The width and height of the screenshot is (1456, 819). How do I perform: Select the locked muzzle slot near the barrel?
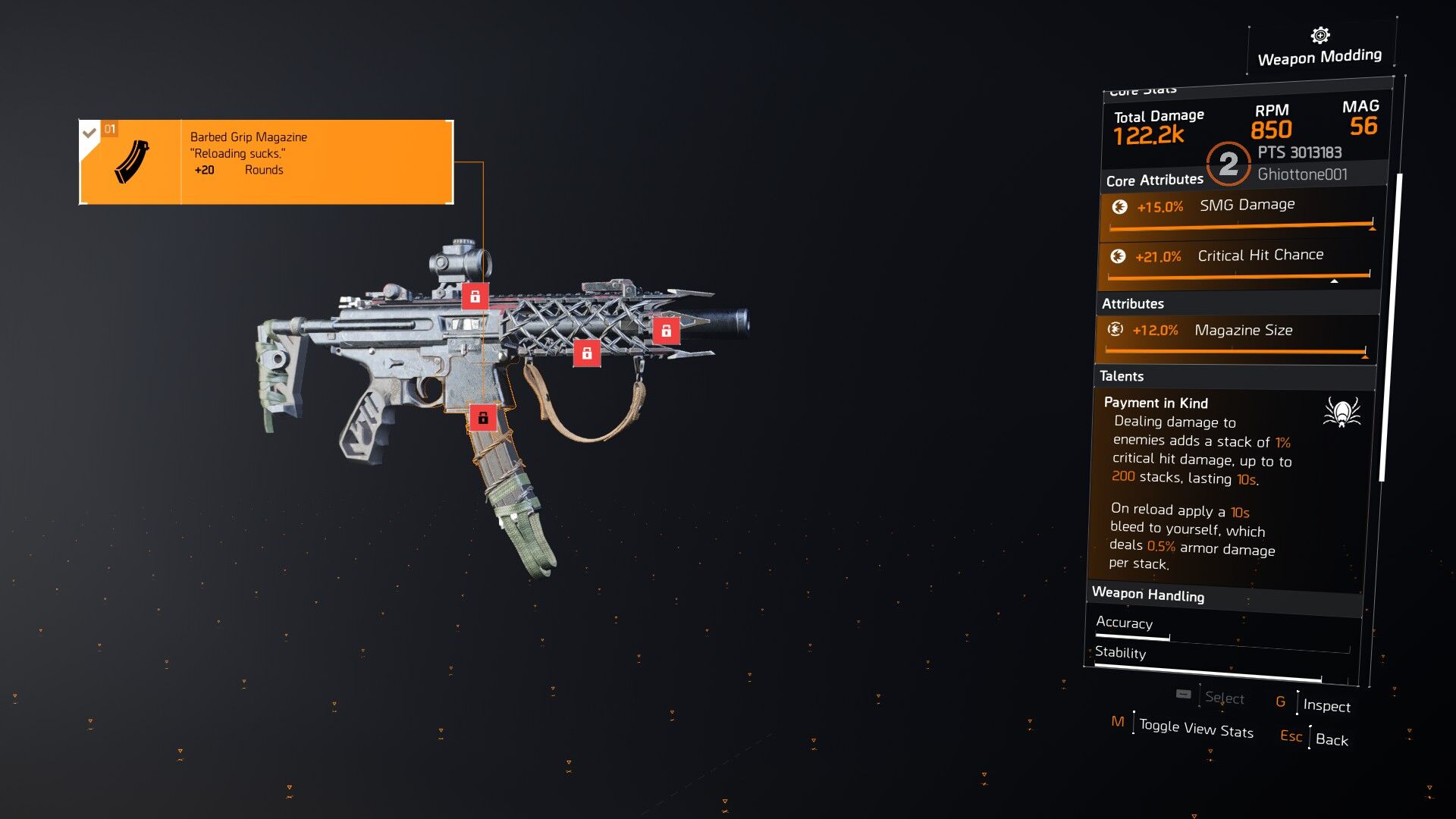pyautogui.click(x=666, y=331)
